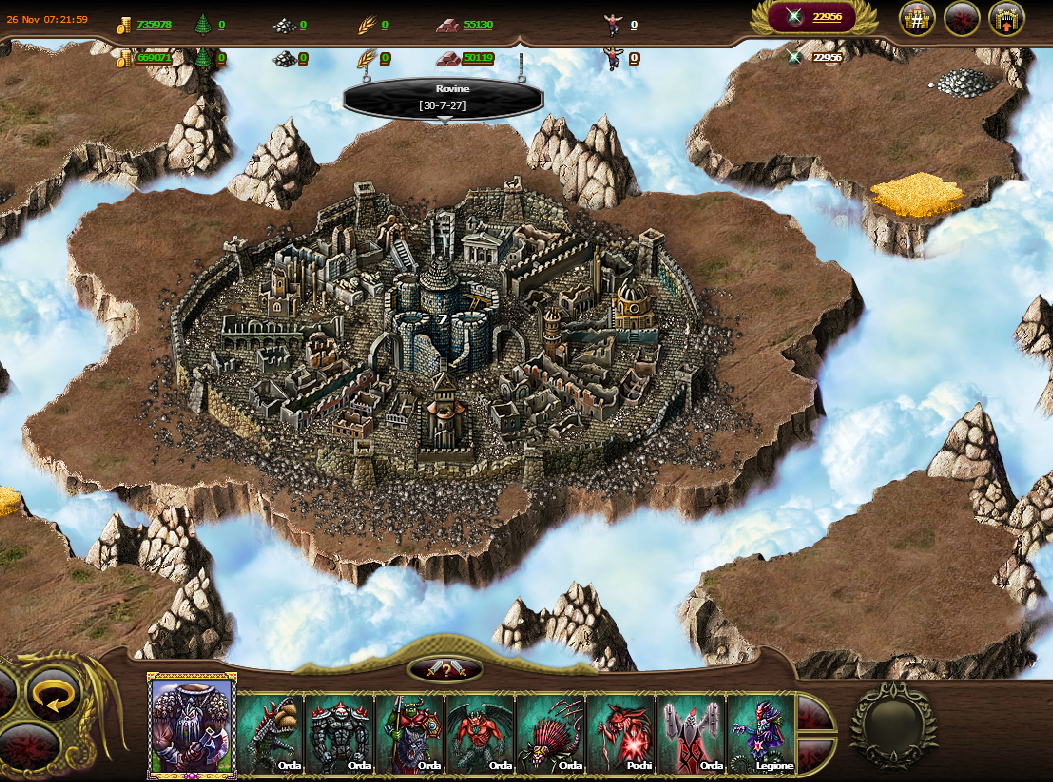Open the castle hash icon button

coord(917,18)
